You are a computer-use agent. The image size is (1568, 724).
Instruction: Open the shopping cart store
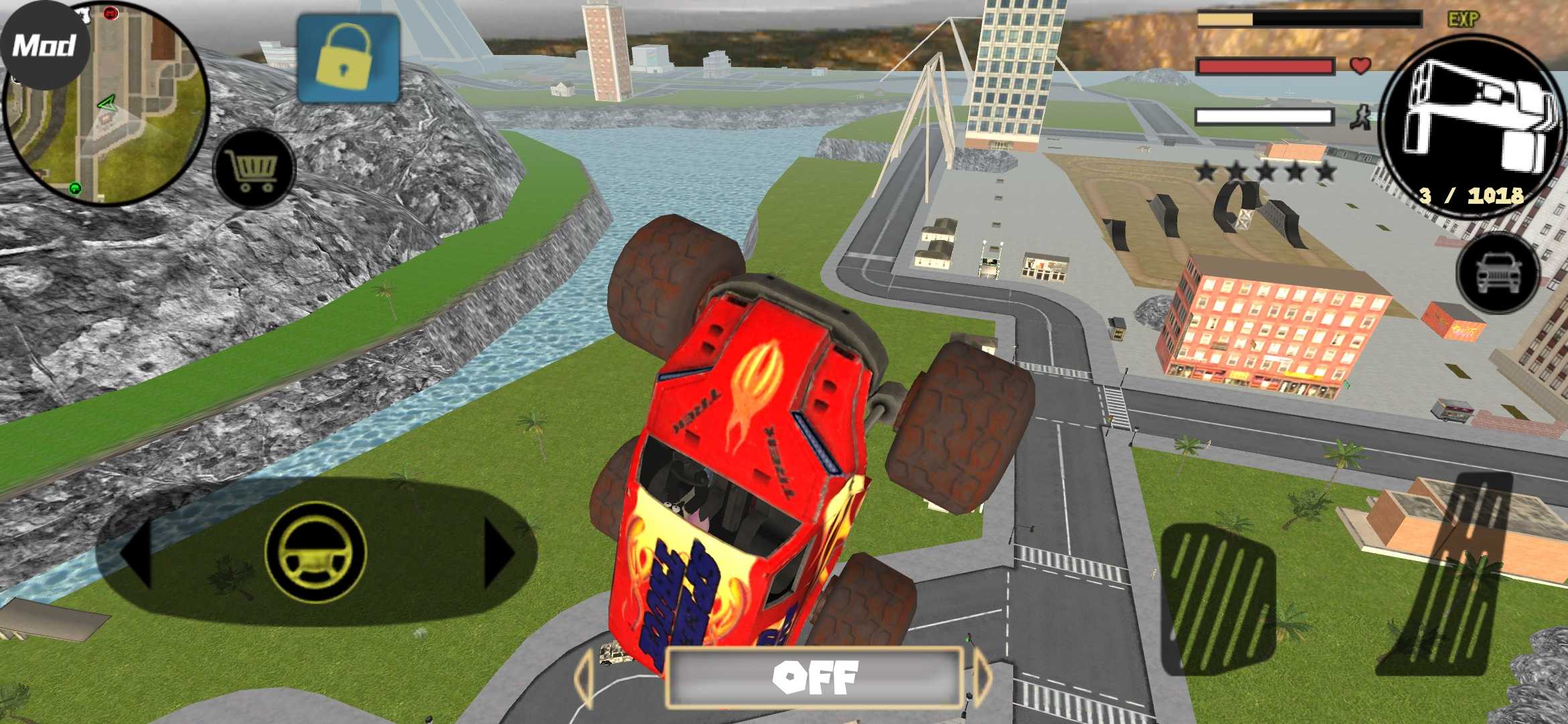(x=254, y=170)
